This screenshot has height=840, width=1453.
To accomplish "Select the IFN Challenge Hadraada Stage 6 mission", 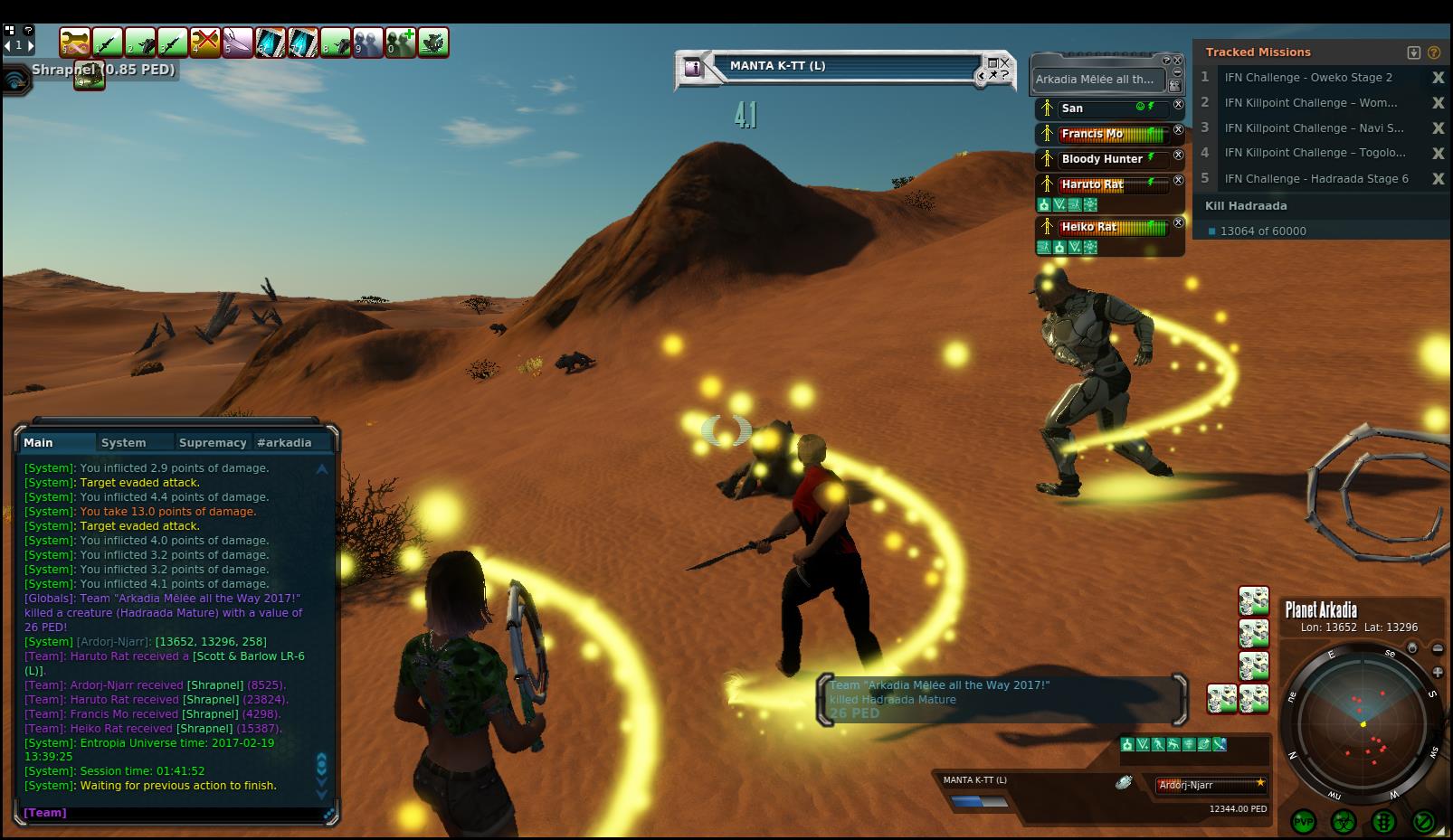I will tap(1315, 179).
